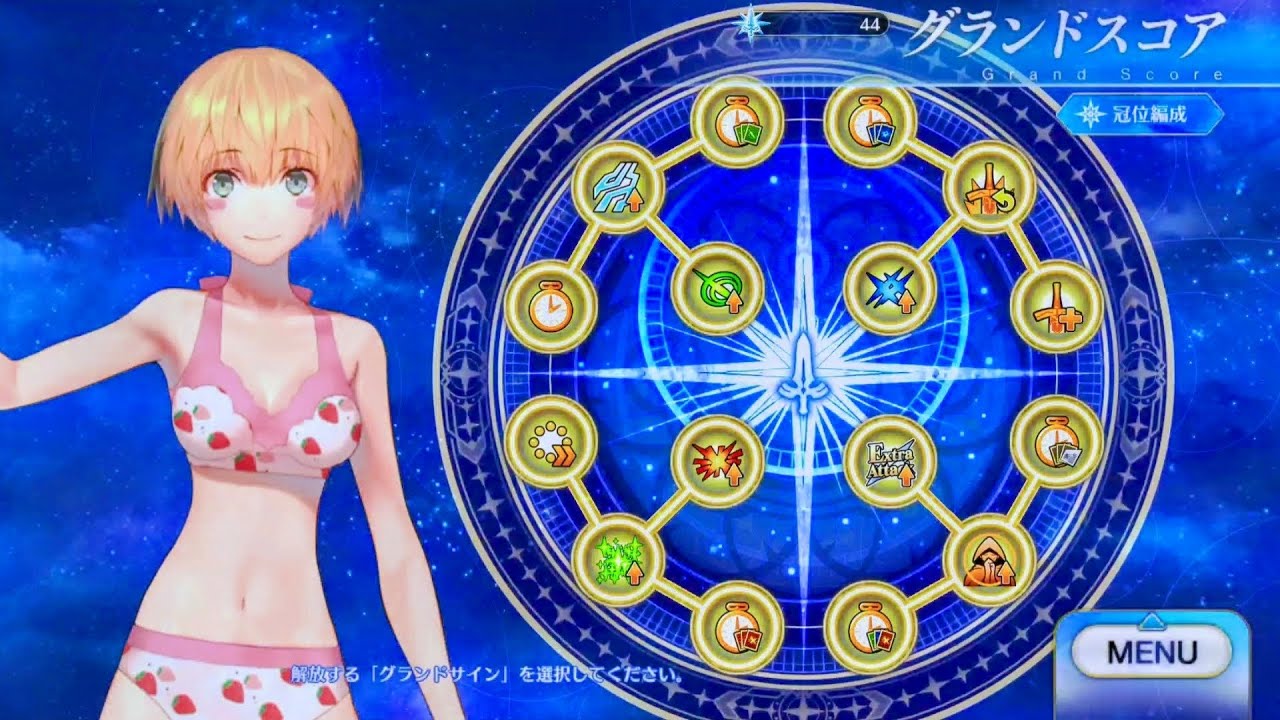Pick the stopwatch with three mixed-color cards node

point(869,626)
